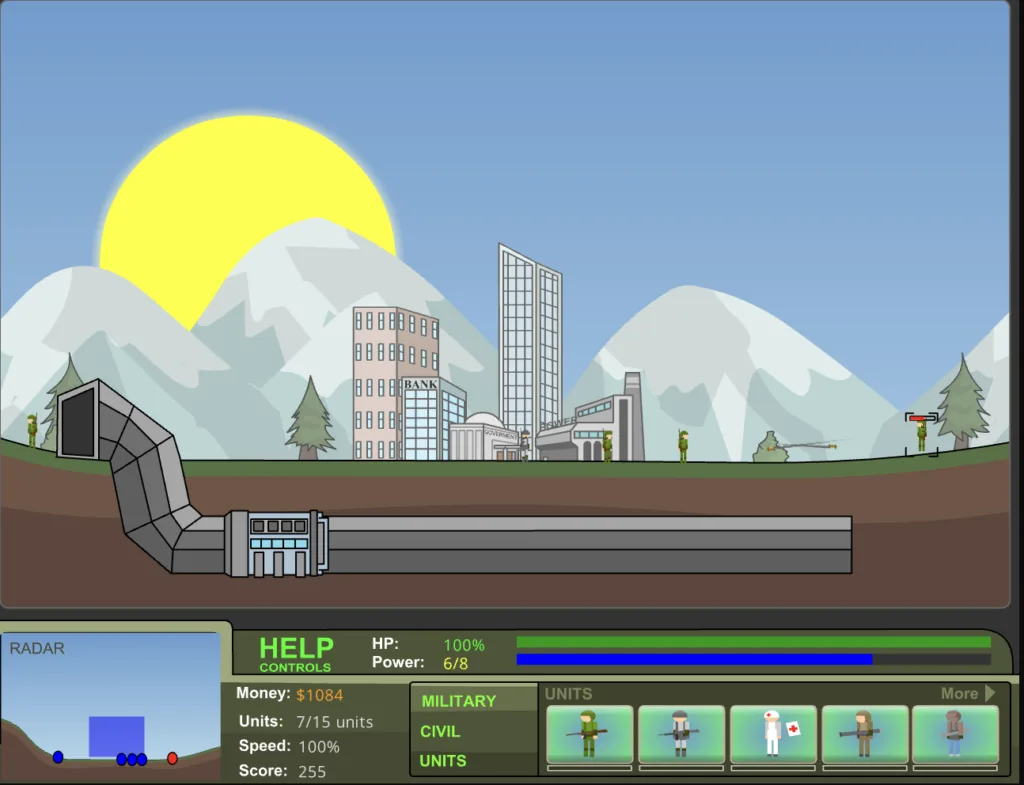Choose the faded blue-trousered unit card
The width and height of the screenshot is (1024, 785).
click(955, 735)
